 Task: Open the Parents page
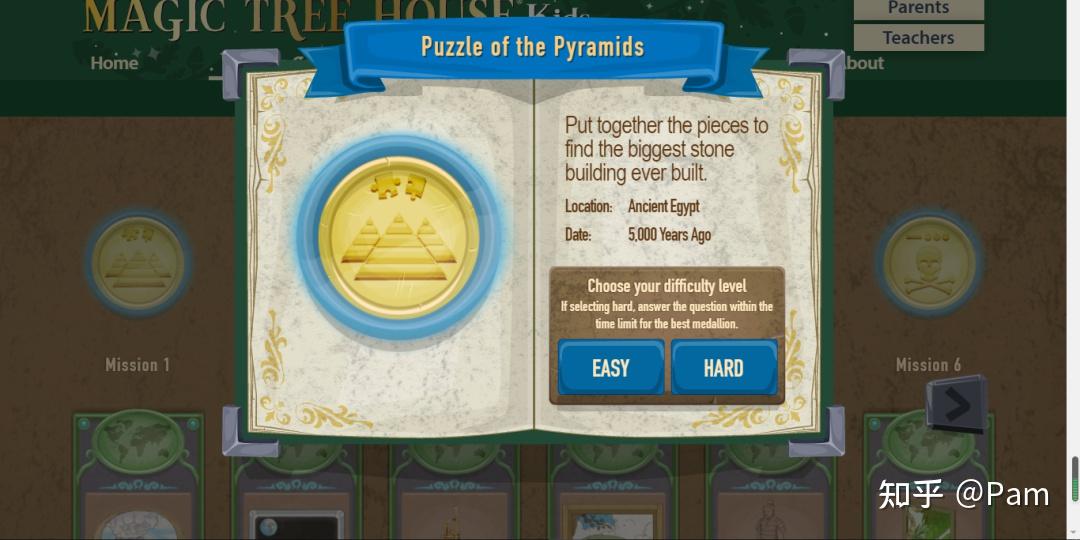click(x=918, y=9)
